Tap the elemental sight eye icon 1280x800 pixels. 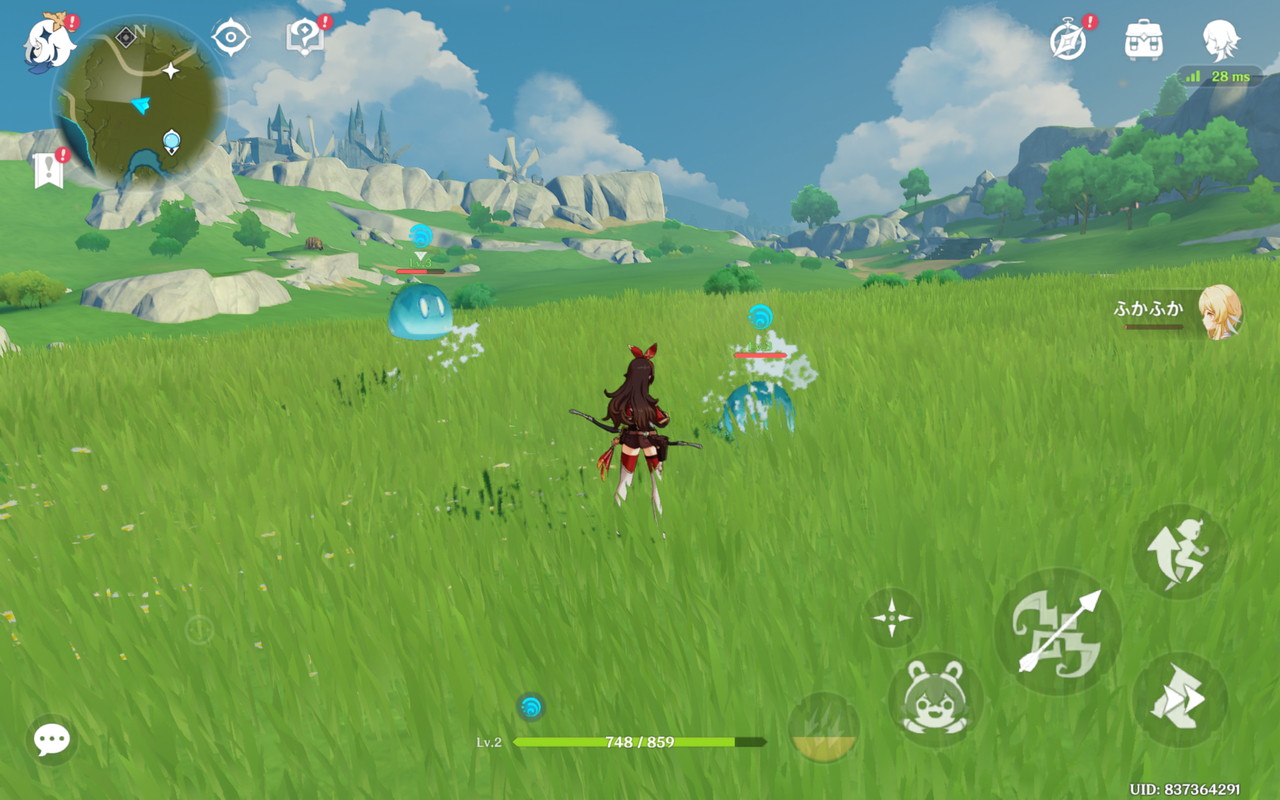[230, 38]
